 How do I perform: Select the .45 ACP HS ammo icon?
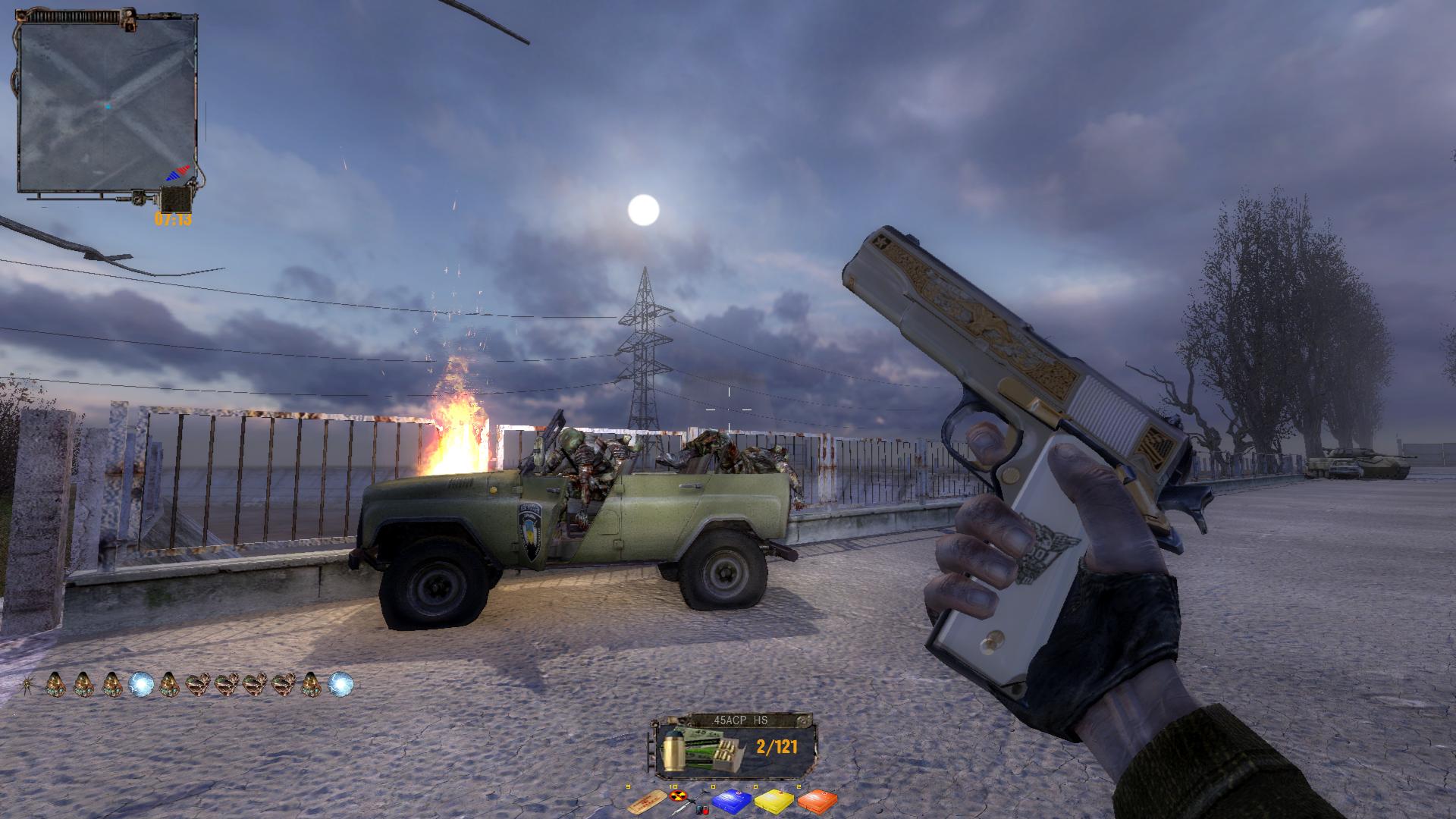[693, 748]
